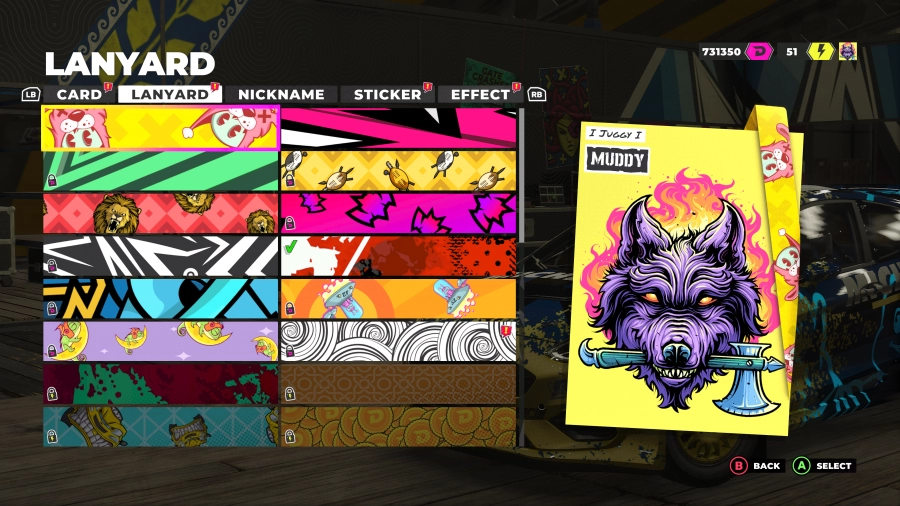This screenshot has width=900, height=506.
Task: Choose the orange lanyard with UFOs
Action: click(x=398, y=298)
